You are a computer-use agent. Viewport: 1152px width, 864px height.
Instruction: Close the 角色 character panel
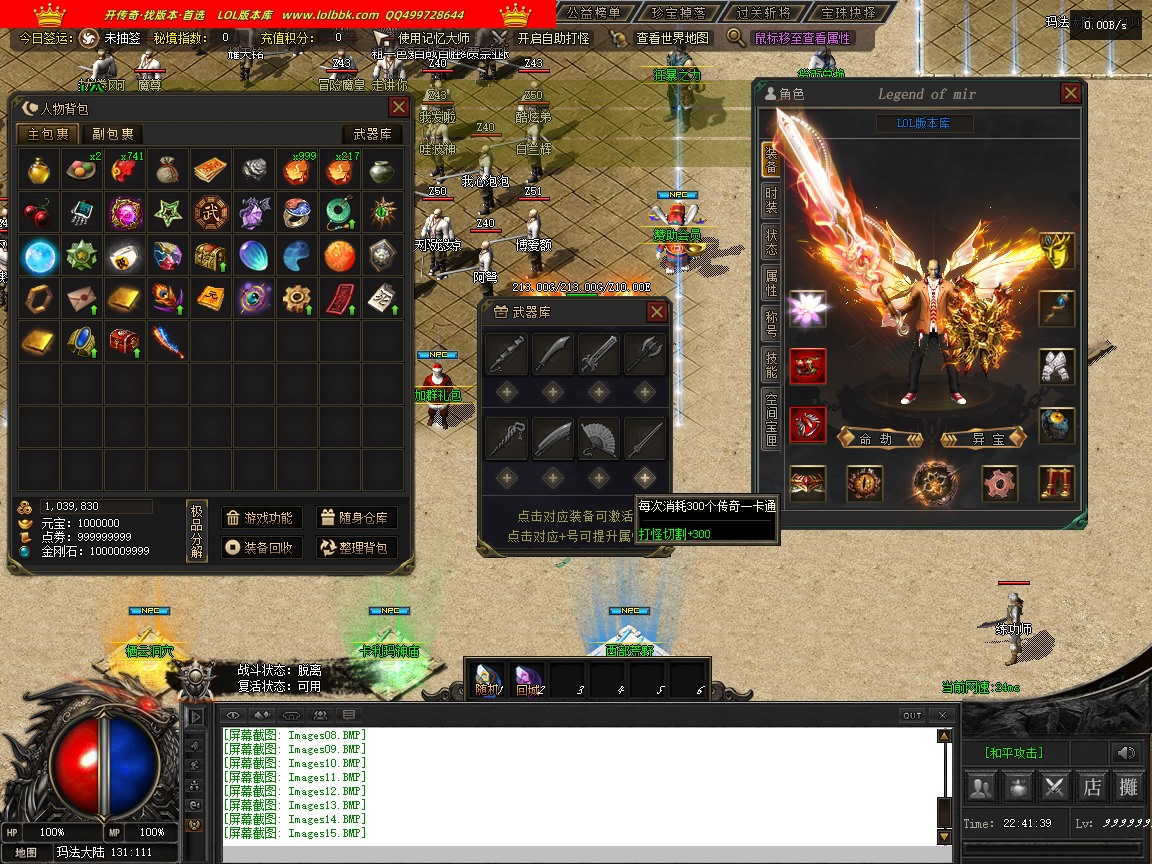pyautogui.click(x=1070, y=94)
